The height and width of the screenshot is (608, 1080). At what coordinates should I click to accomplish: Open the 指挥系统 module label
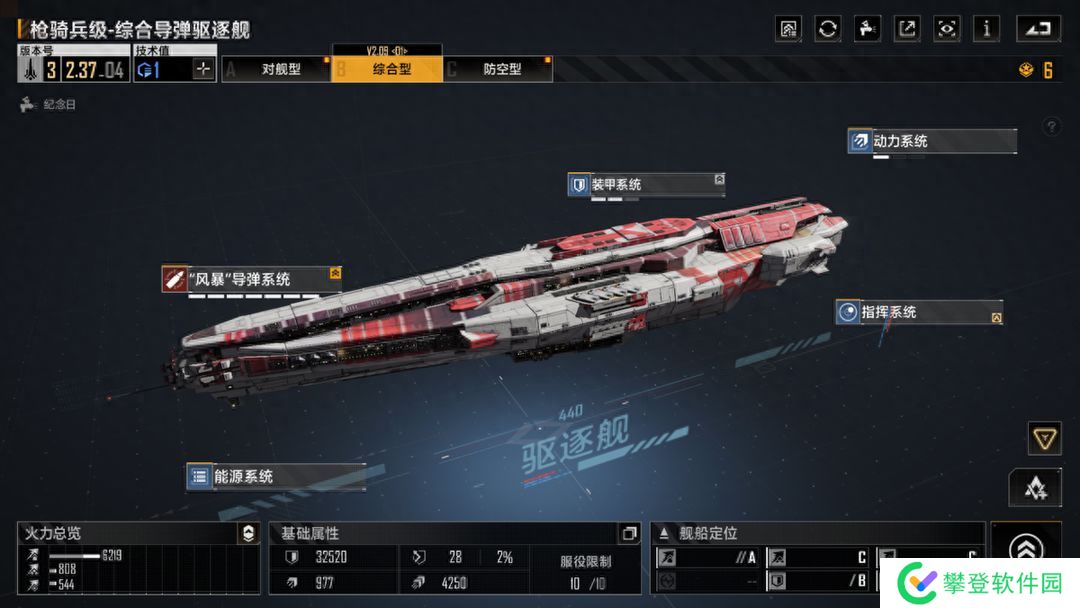[918, 312]
